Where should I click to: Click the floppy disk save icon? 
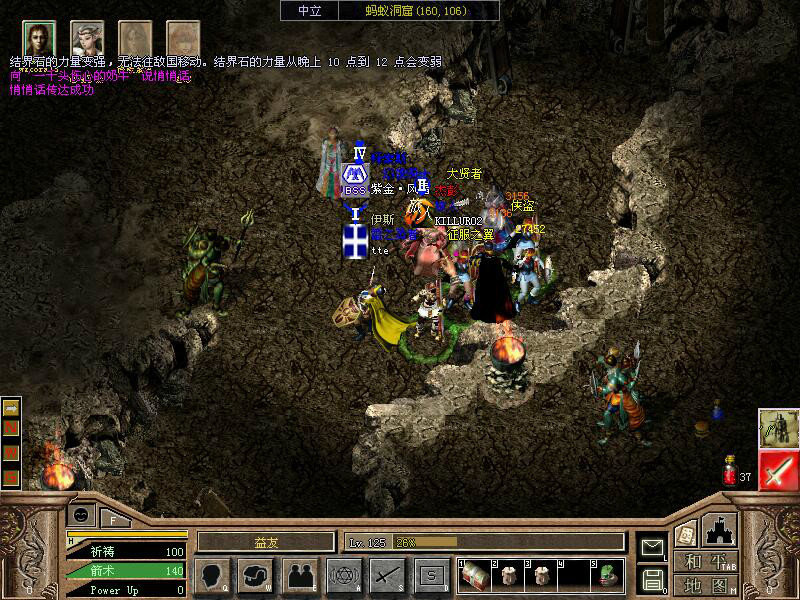tap(651, 578)
